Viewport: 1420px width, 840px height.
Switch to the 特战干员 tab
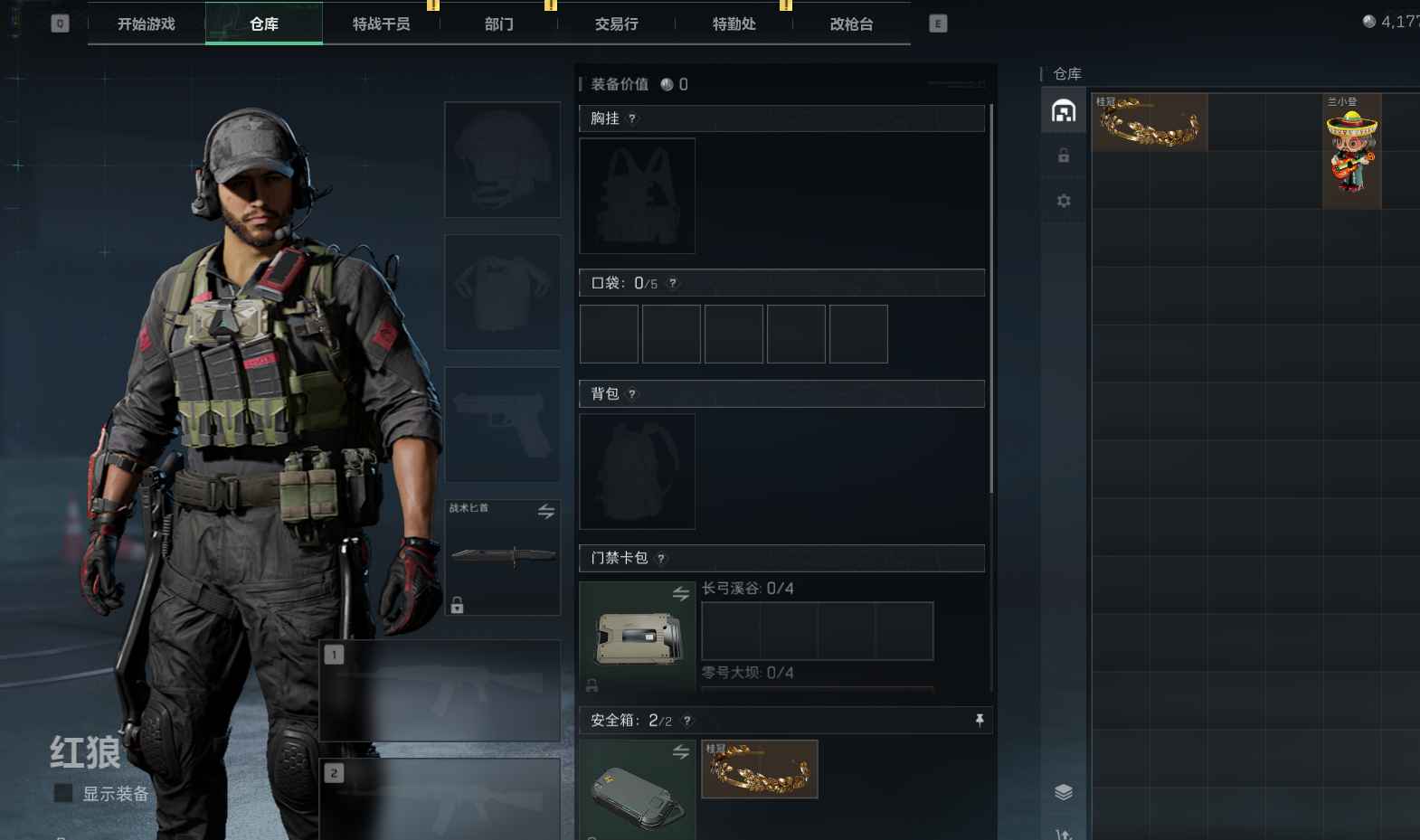point(381,24)
